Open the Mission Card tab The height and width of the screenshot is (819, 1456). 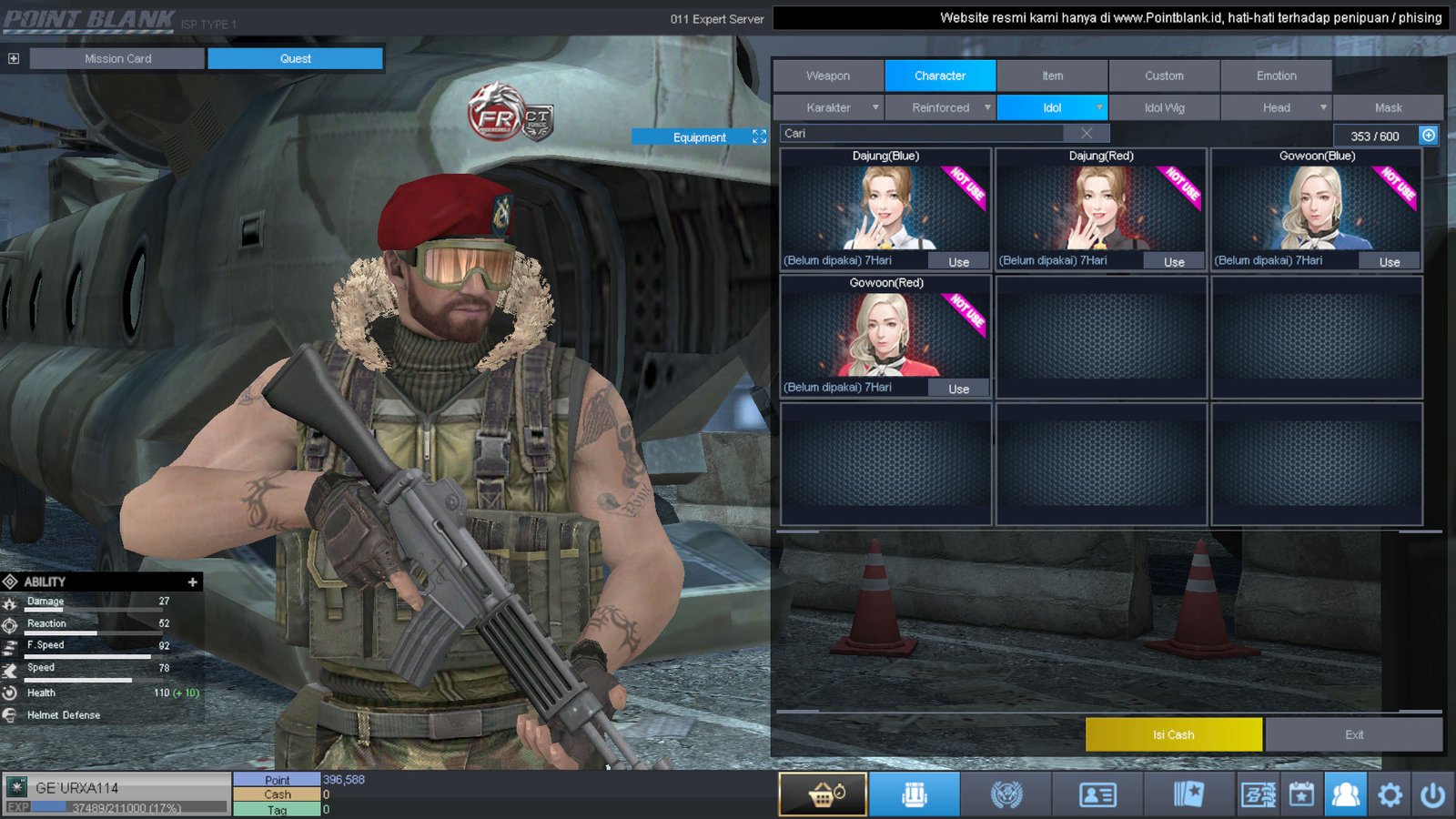pos(117,58)
